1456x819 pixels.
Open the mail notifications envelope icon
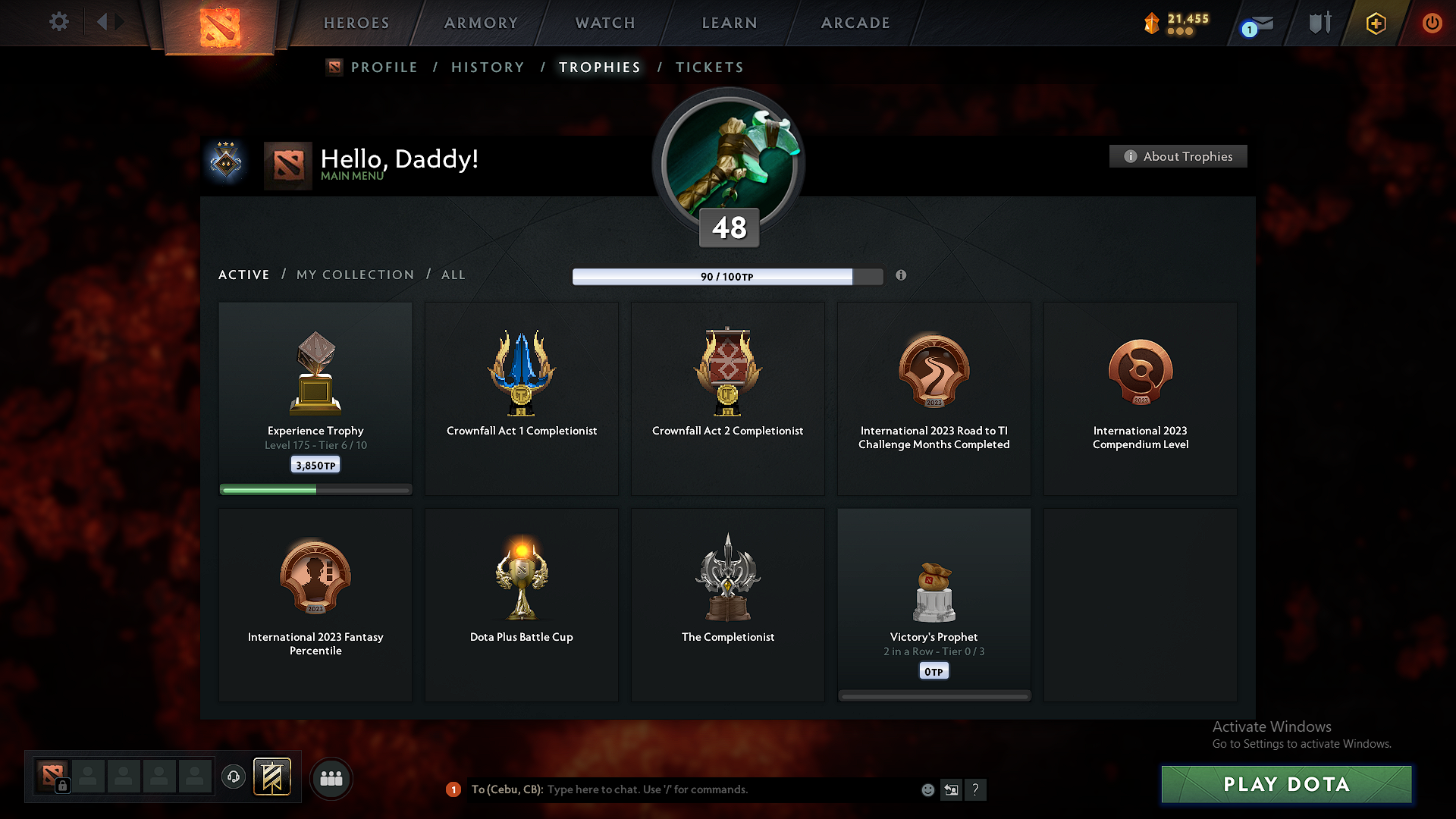(1262, 23)
